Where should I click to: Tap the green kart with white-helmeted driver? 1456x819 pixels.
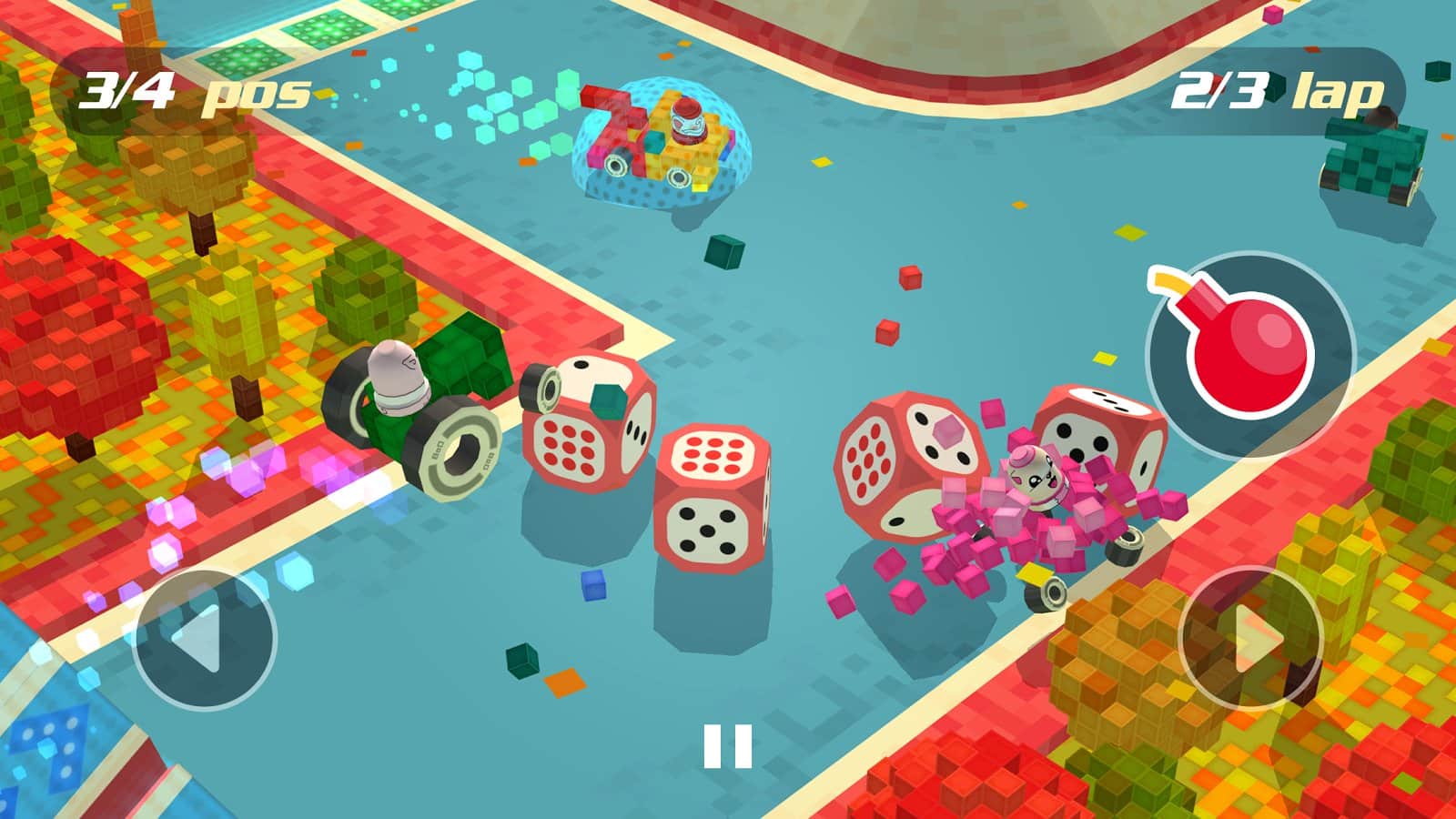pyautogui.click(x=419, y=409)
